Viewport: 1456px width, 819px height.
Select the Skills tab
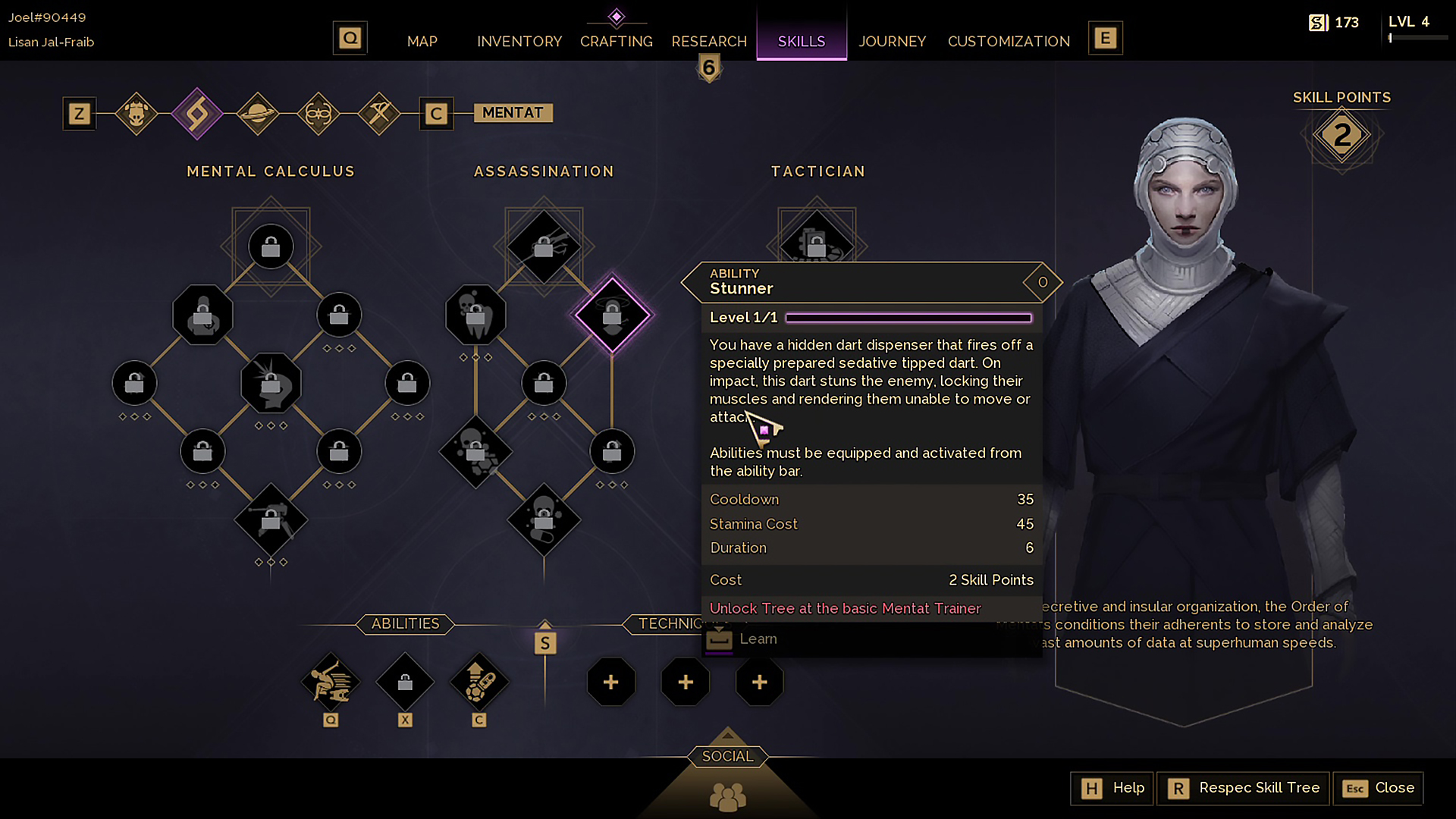click(x=802, y=41)
